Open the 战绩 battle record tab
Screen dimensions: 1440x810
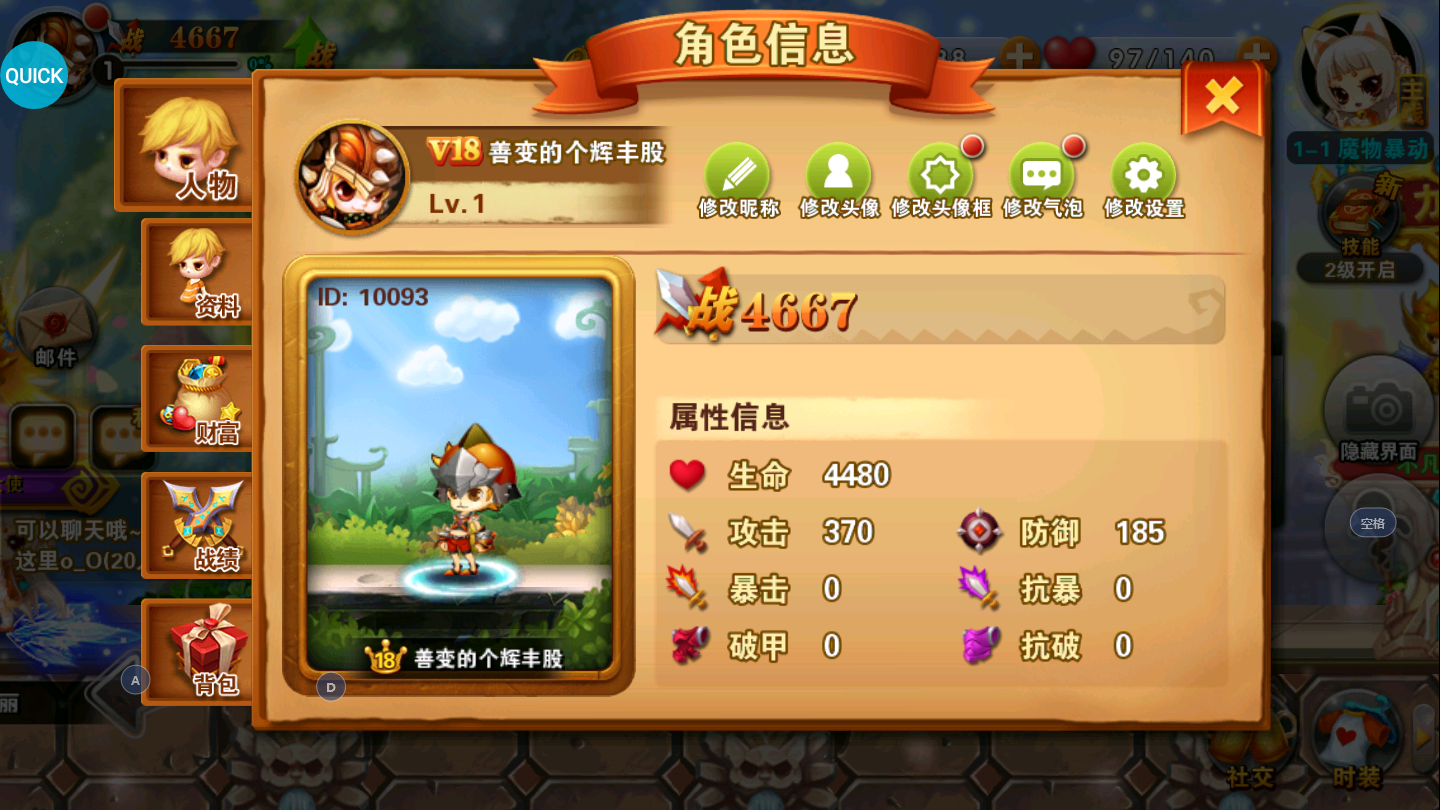coord(196,525)
